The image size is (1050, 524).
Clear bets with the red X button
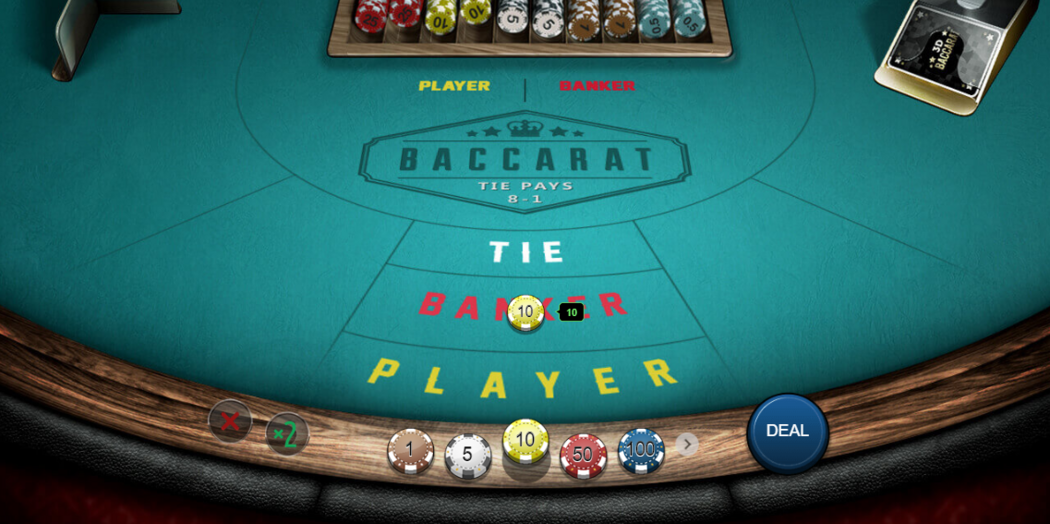tap(229, 420)
